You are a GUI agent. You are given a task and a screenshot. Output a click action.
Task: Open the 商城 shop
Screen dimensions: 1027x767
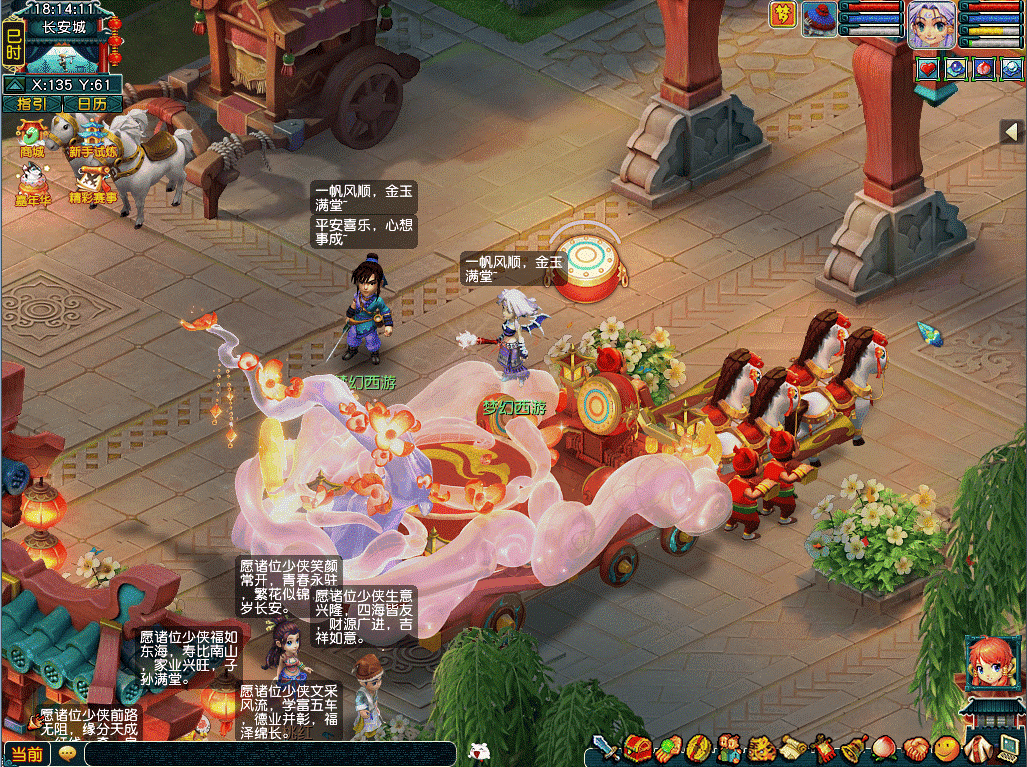pyautogui.click(x=32, y=138)
